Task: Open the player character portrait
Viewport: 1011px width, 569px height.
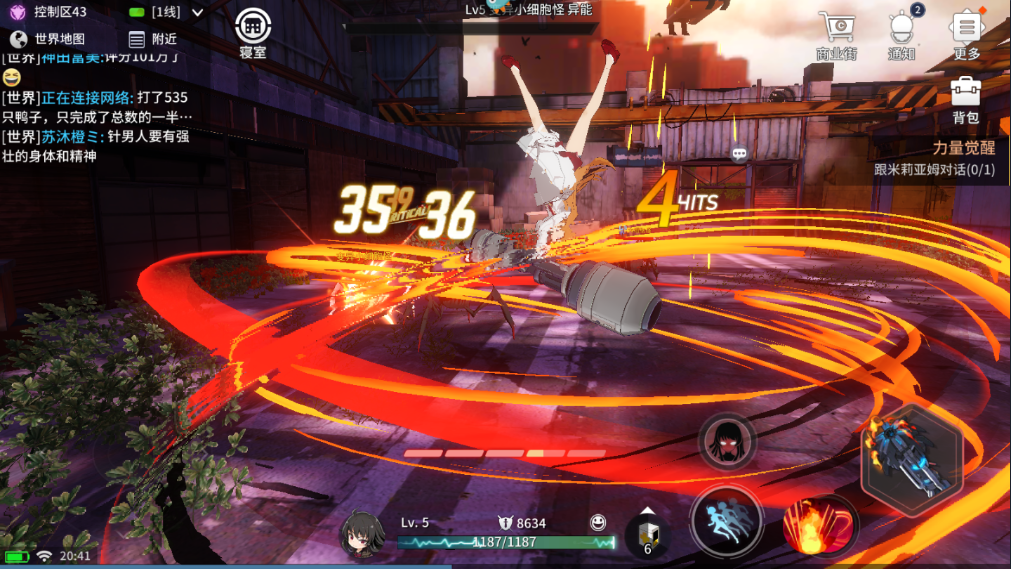Action: [364, 535]
